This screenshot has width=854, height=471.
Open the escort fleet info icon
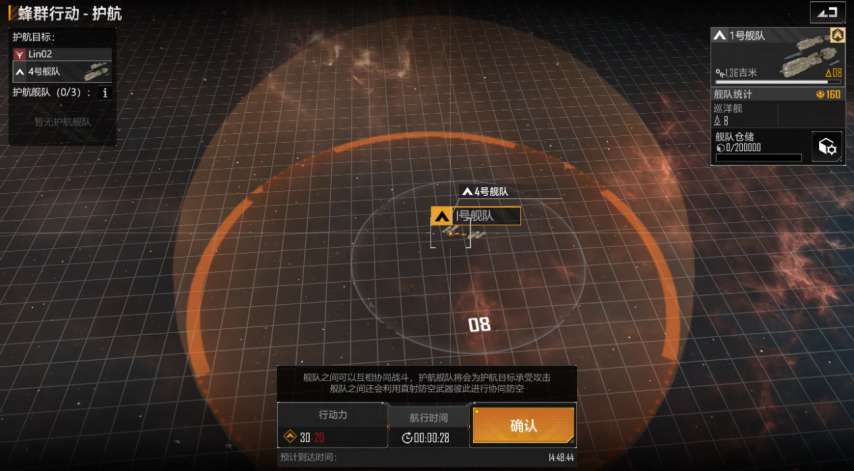105,92
